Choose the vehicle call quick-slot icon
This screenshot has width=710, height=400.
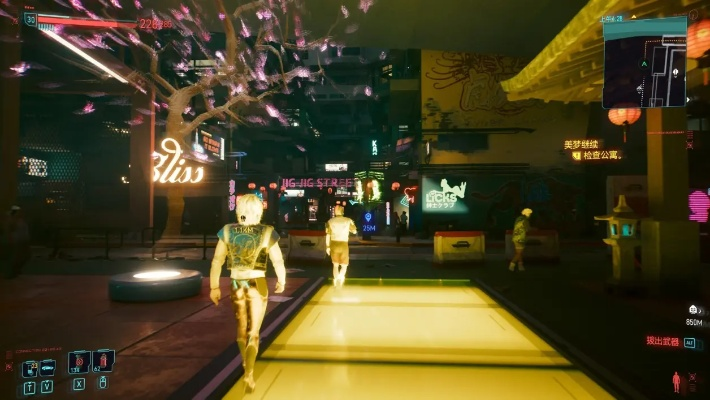point(47,368)
